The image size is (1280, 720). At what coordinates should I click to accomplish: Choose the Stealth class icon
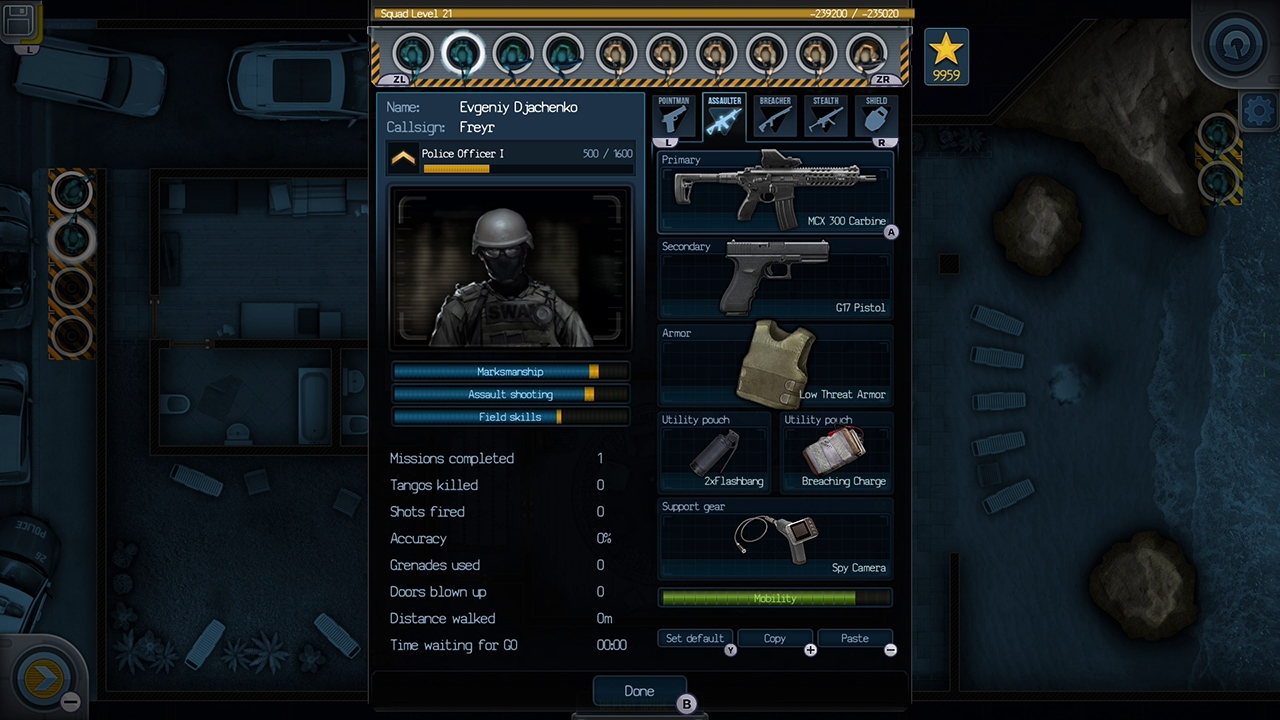point(823,117)
